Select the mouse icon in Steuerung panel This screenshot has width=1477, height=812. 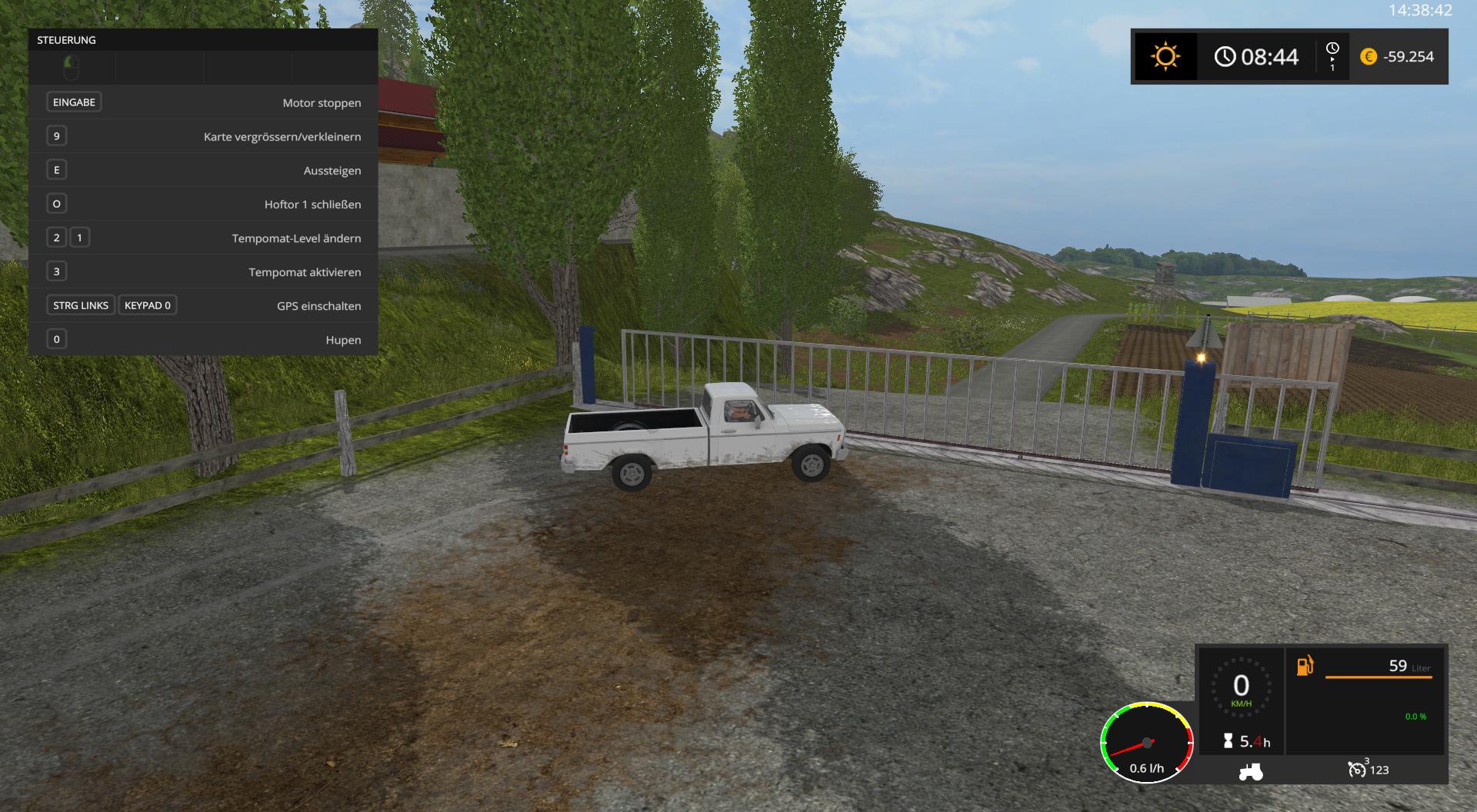(x=71, y=68)
